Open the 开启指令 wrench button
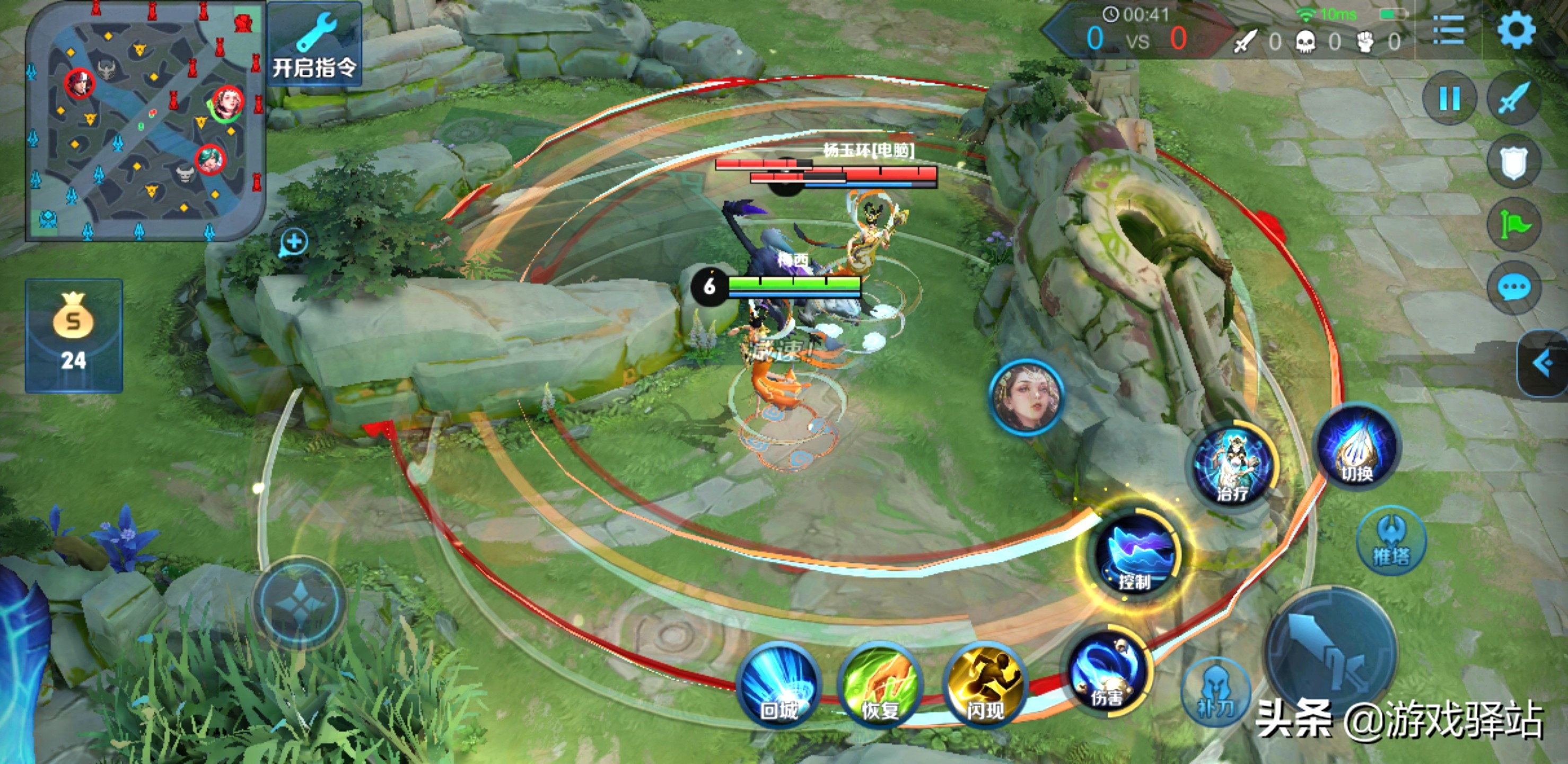Image resolution: width=1568 pixels, height=764 pixels. 314,45
